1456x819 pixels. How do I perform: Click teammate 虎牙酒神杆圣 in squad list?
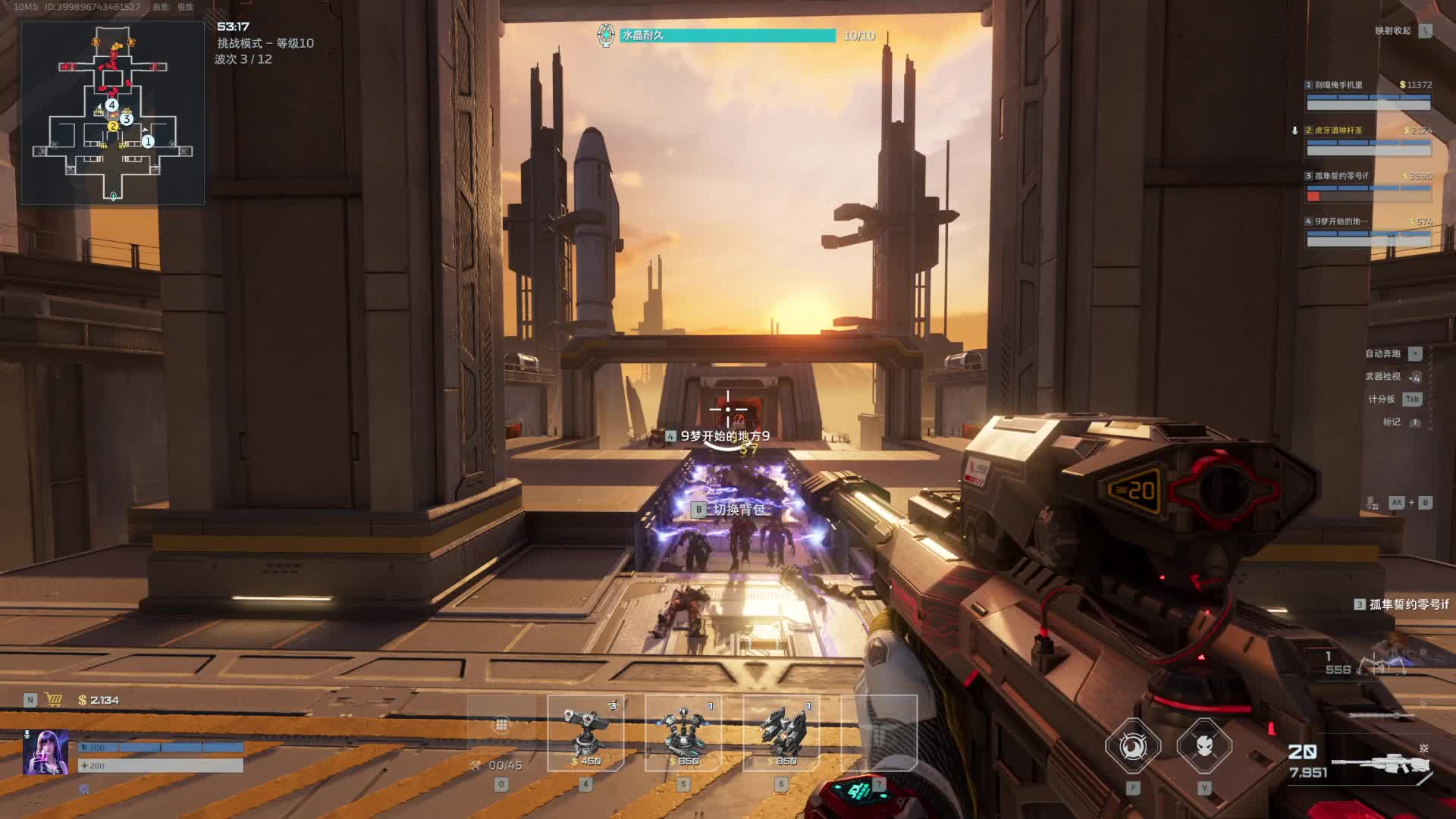pos(1368,140)
